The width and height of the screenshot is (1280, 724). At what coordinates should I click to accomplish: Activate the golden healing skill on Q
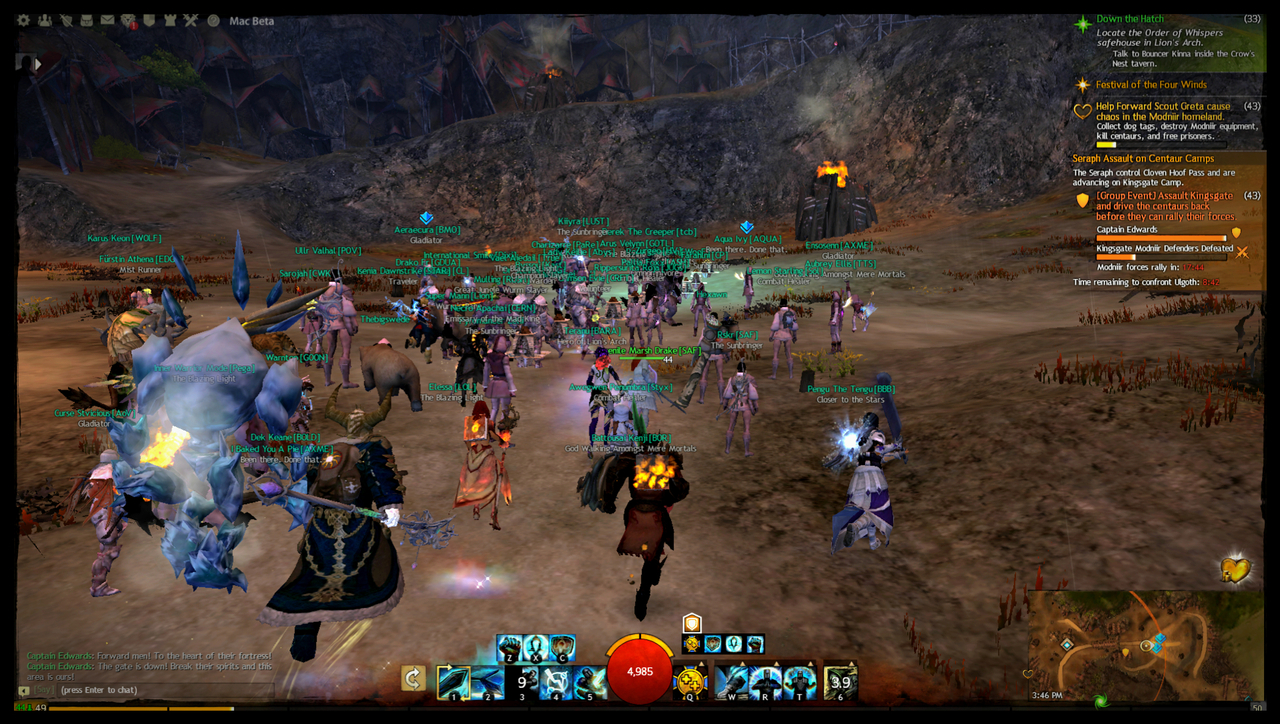(x=690, y=682)
